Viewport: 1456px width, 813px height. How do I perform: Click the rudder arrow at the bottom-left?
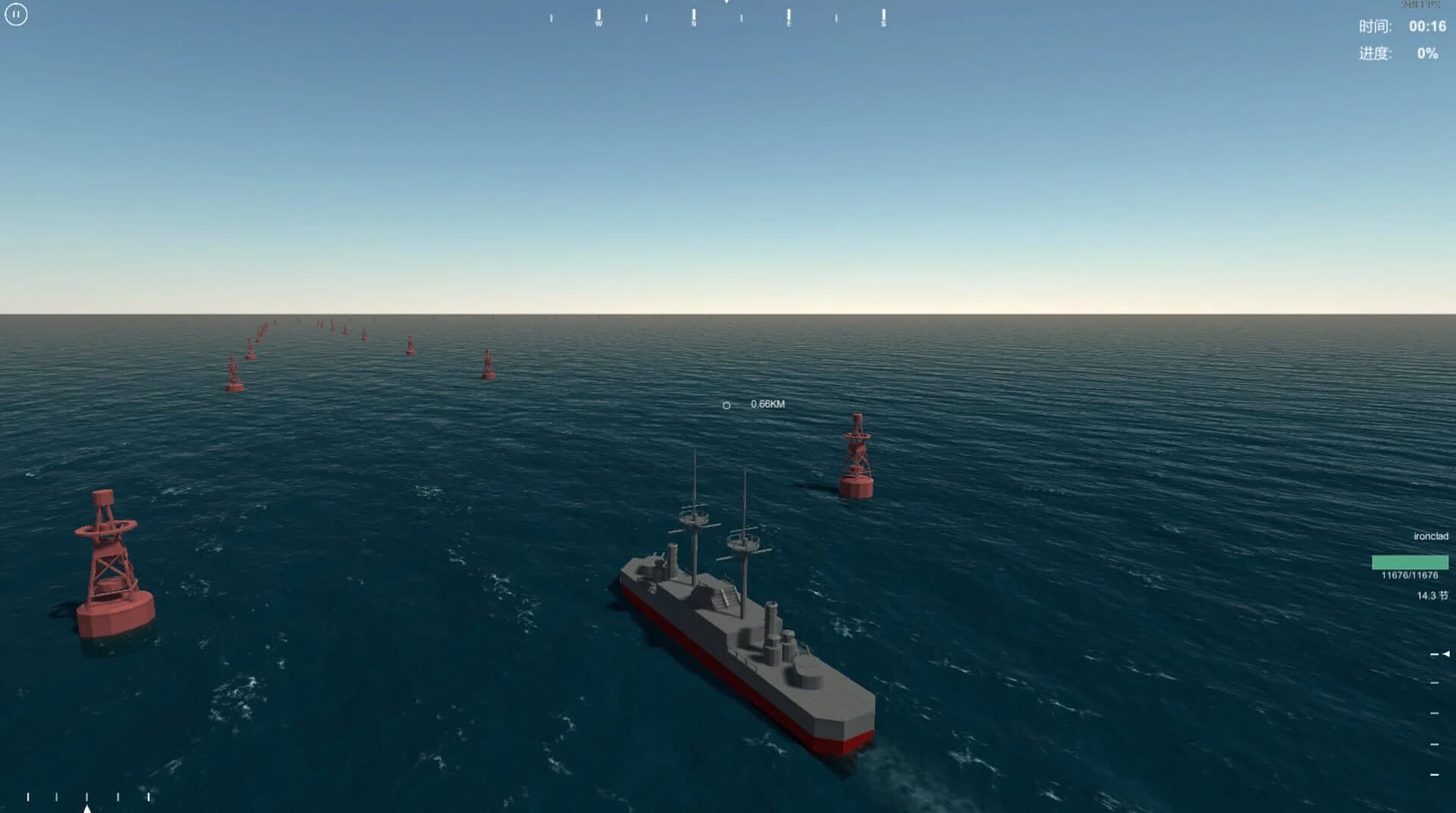tap(87, 808)
